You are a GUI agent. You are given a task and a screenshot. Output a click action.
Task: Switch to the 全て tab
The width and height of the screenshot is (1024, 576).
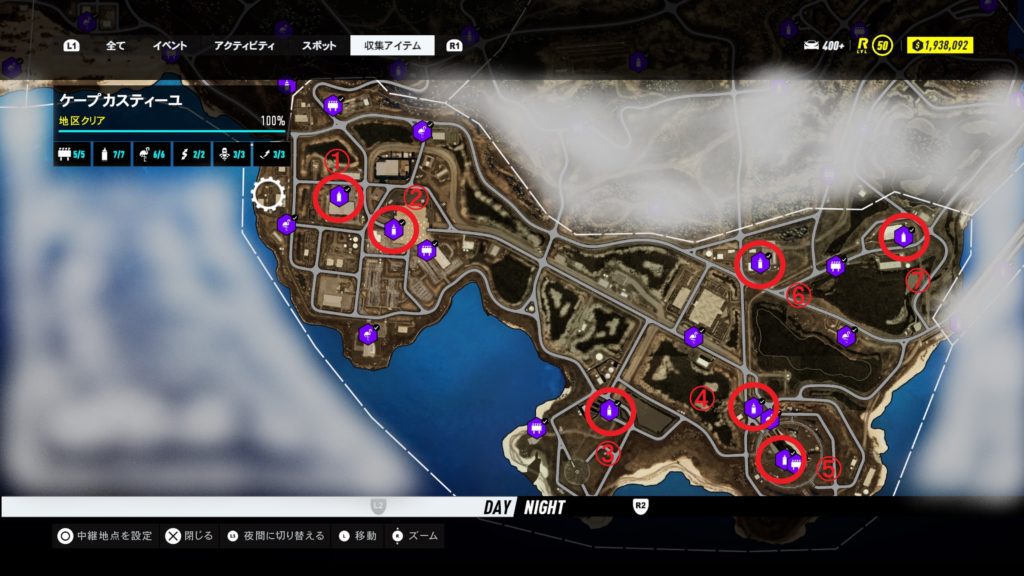[x=116, y=45]
